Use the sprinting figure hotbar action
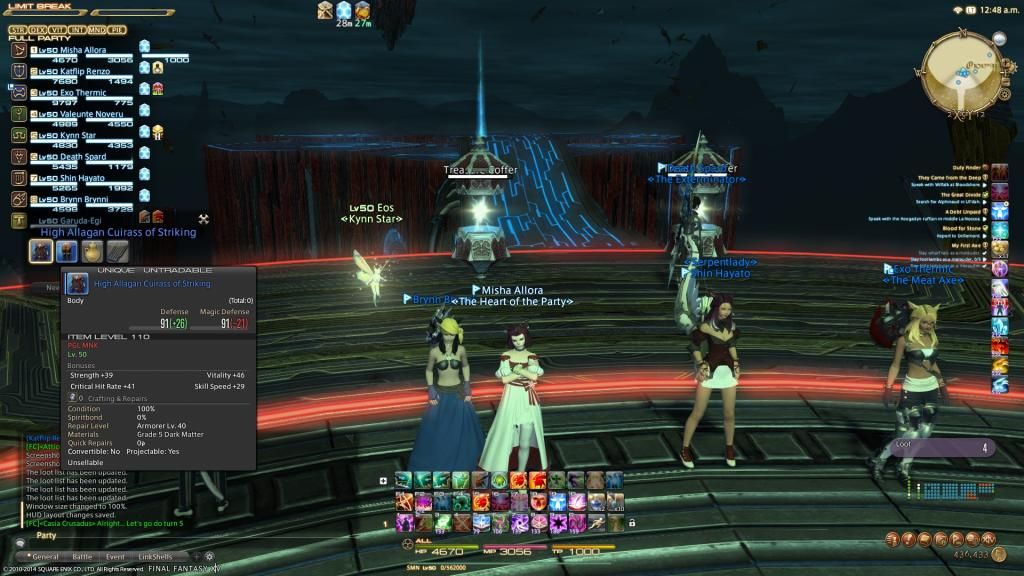 click(x=594, y=522)
